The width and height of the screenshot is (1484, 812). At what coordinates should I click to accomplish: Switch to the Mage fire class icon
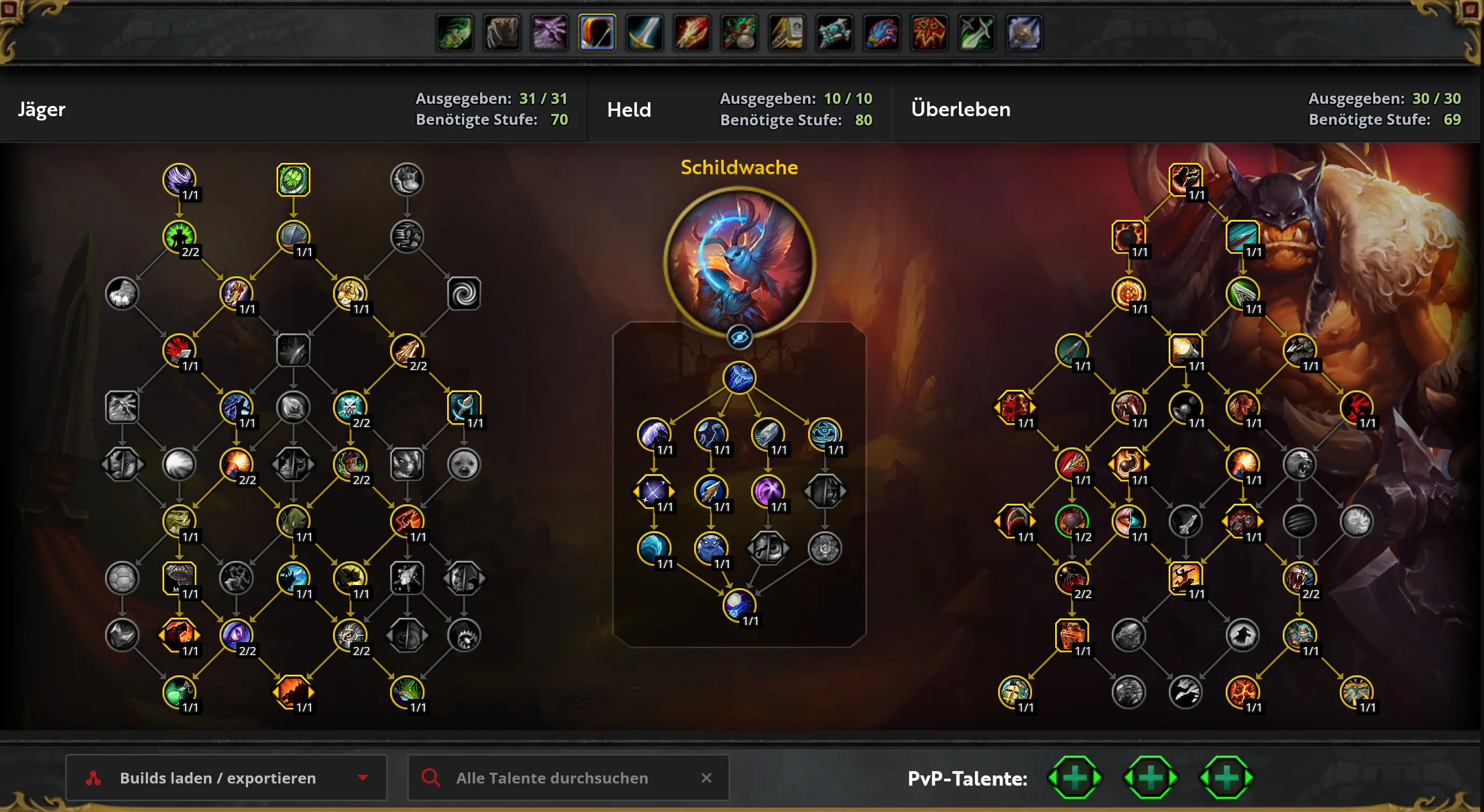tap(691, 33)
